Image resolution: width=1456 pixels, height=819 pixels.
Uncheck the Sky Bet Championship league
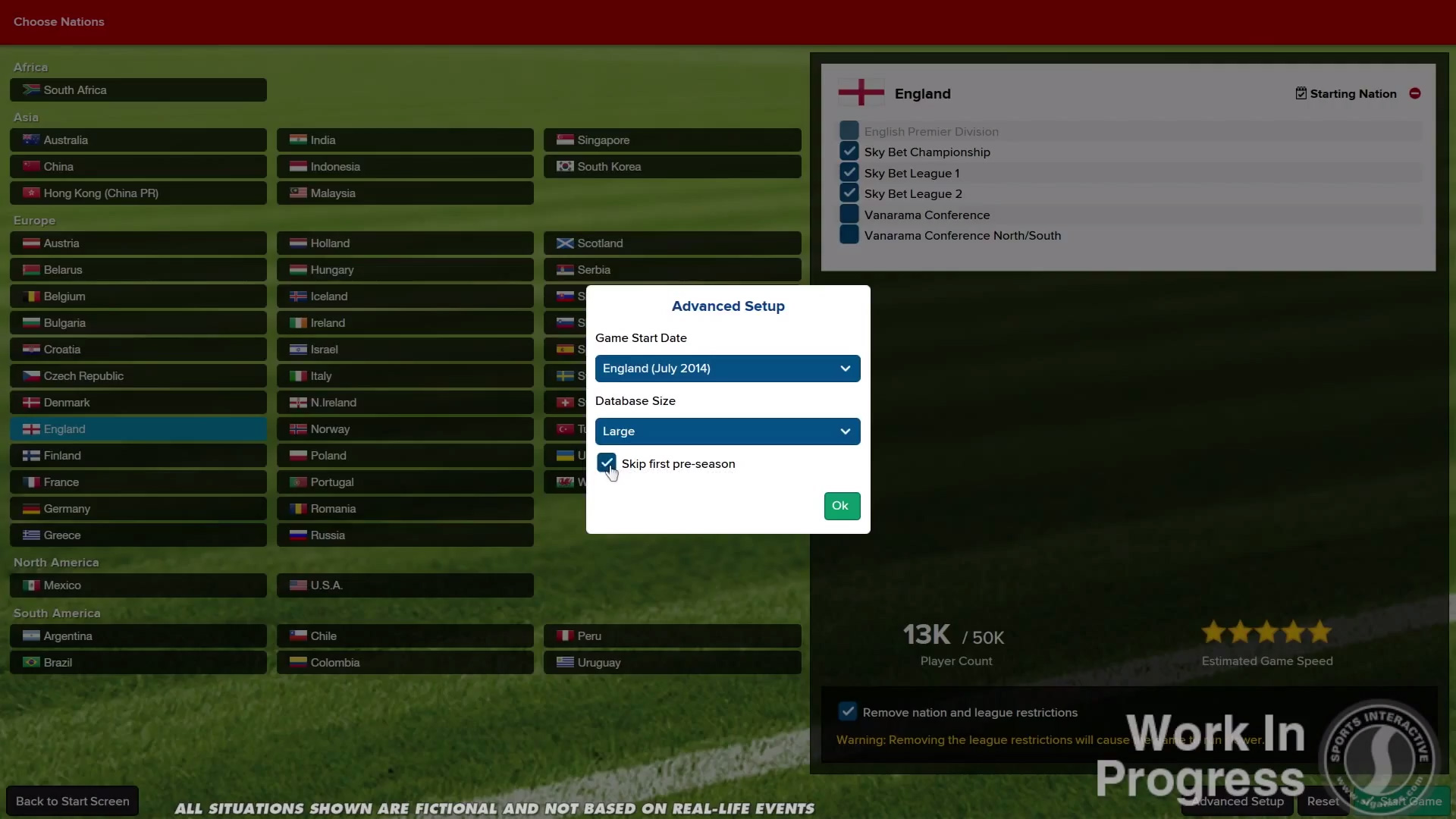pos(849,152)
